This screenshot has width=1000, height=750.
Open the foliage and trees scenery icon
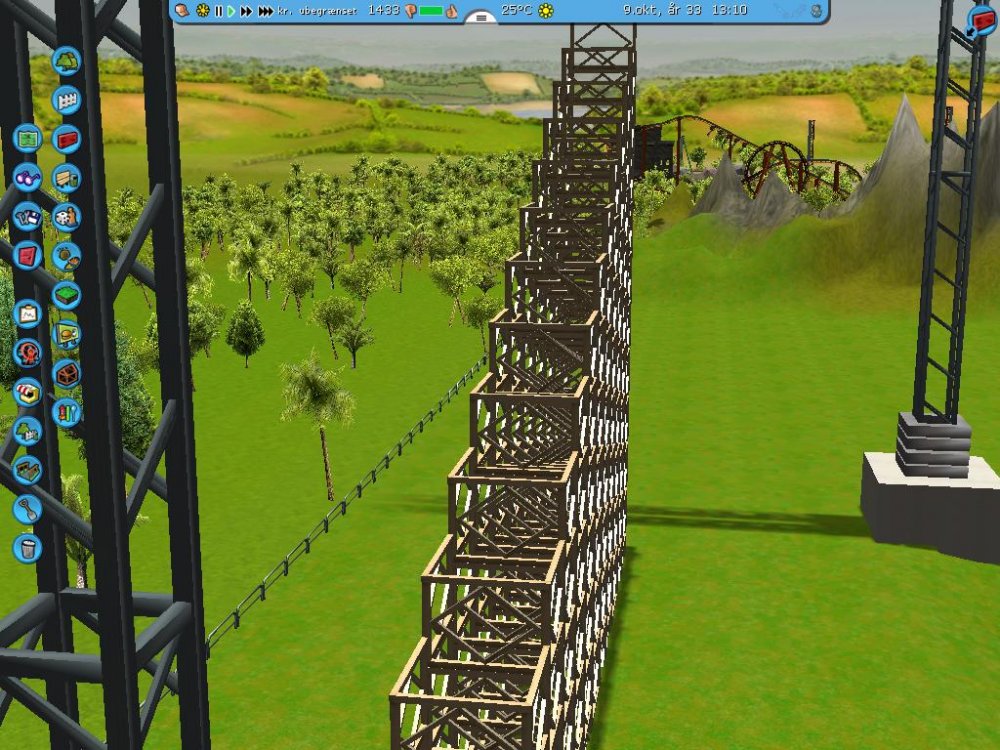point(67,61)
